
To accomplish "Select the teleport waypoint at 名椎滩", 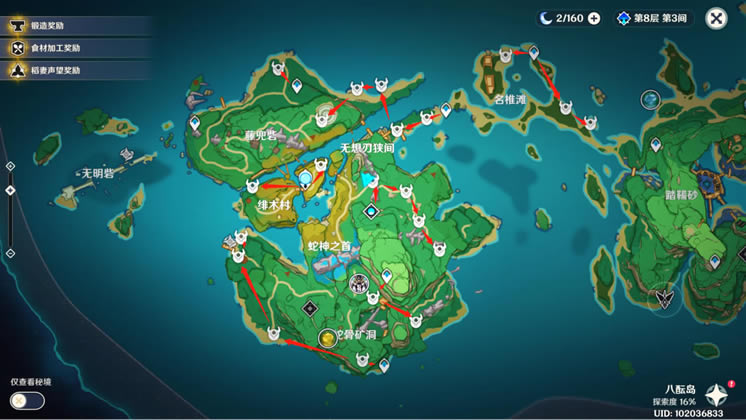I will [x=533, y=51].
